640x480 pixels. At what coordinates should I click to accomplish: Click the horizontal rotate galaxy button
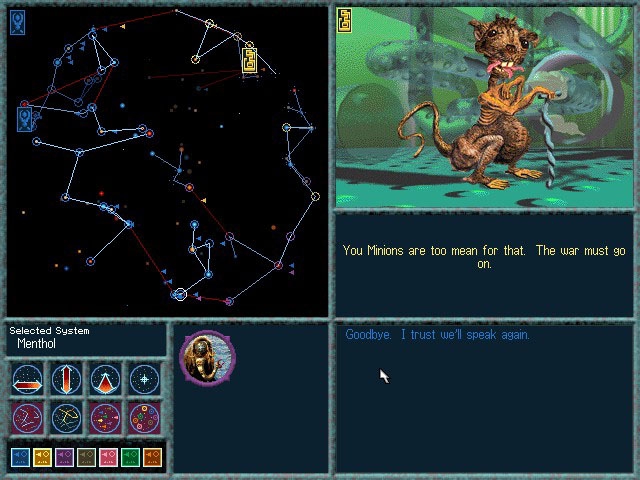pos(28,380)
